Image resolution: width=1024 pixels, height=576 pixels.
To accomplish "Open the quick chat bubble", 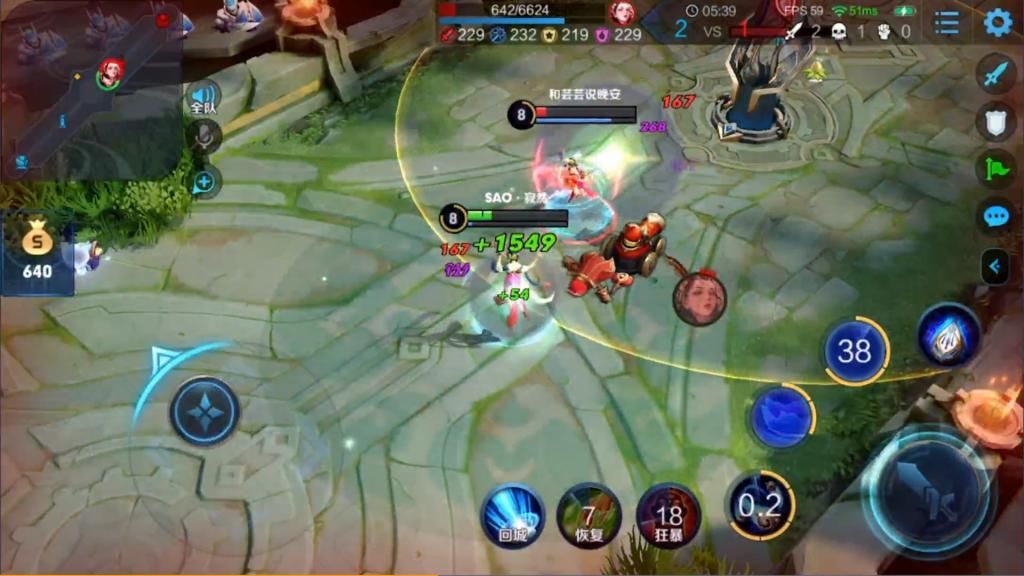I will (x=996, y=216).
